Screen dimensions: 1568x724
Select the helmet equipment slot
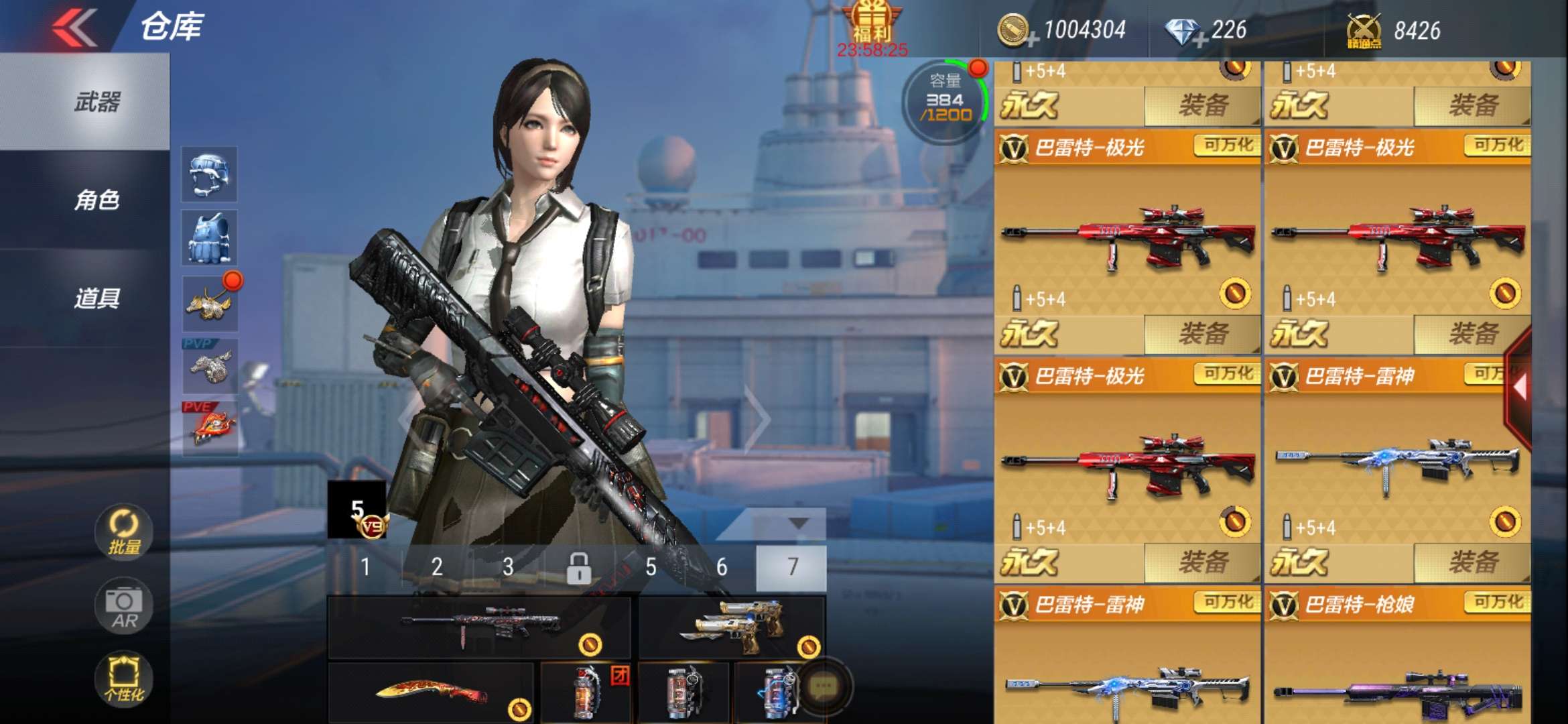pyautogui.click(x=209, y=174)
